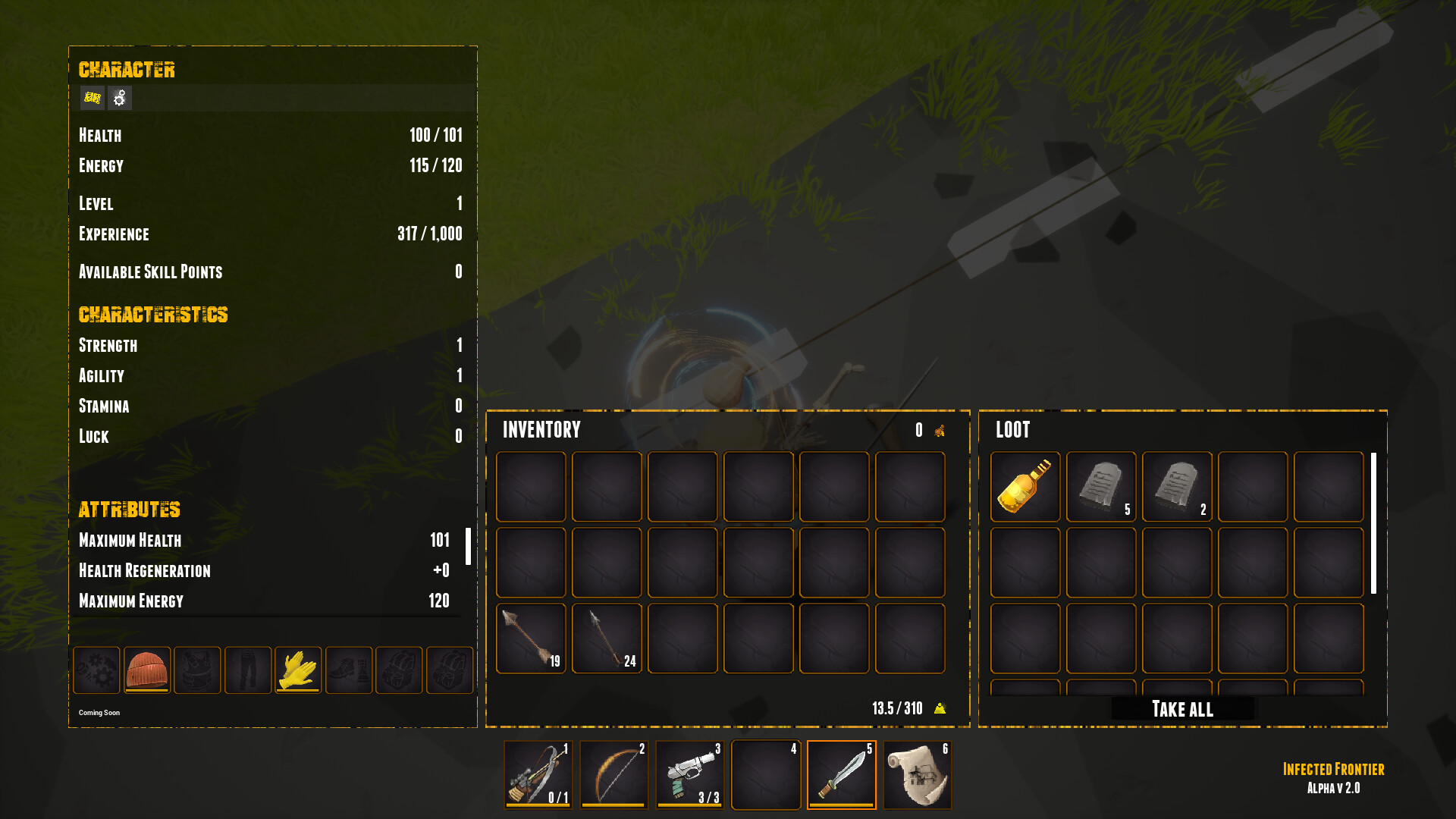Open the character skills icon under Character header

click(91, 99)
